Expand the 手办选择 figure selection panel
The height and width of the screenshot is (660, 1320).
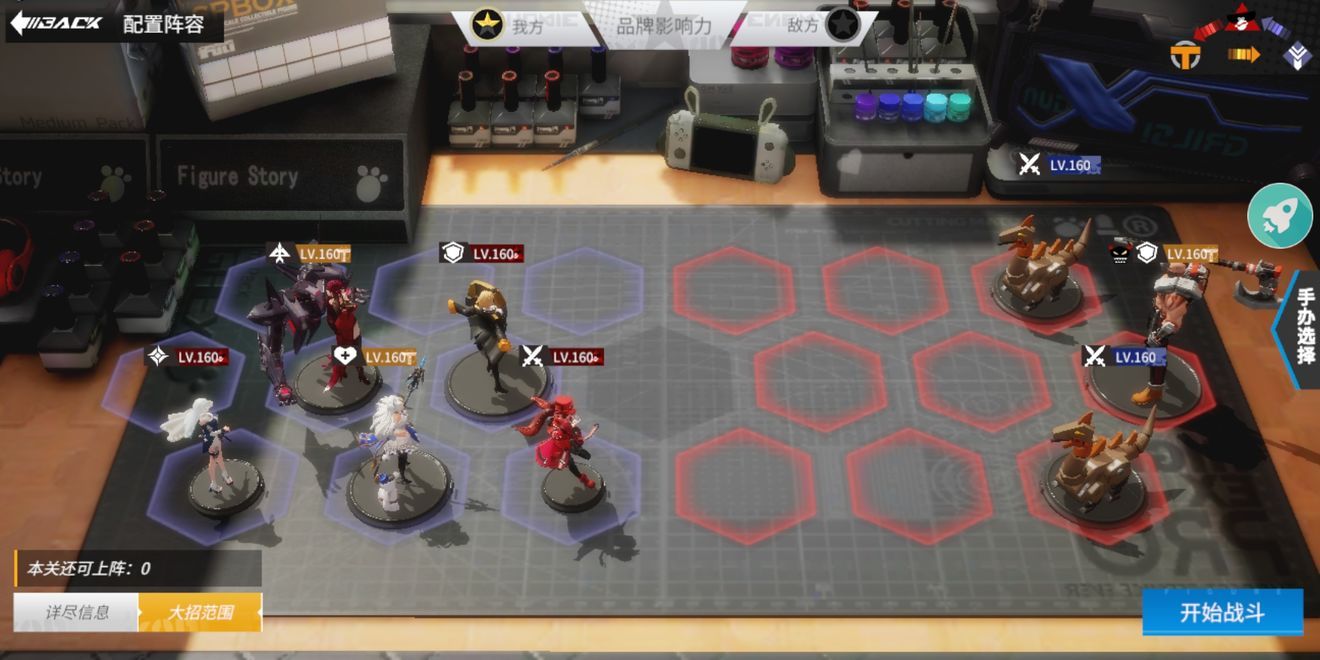(1302, 328)
